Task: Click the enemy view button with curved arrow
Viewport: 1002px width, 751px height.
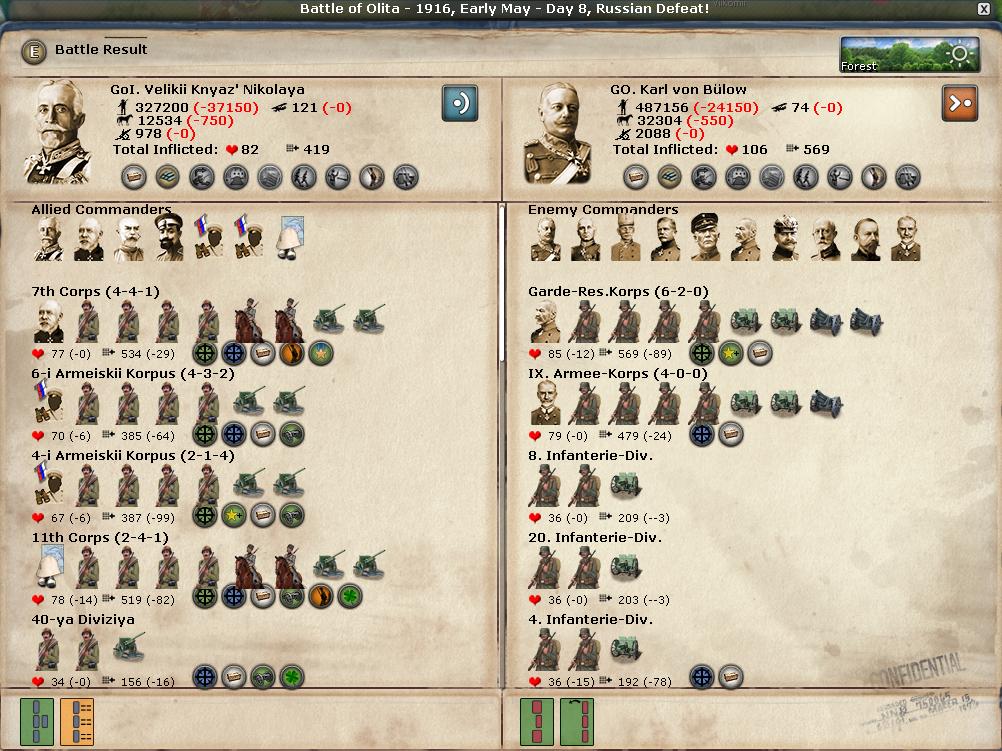Action: coord(577,722)
